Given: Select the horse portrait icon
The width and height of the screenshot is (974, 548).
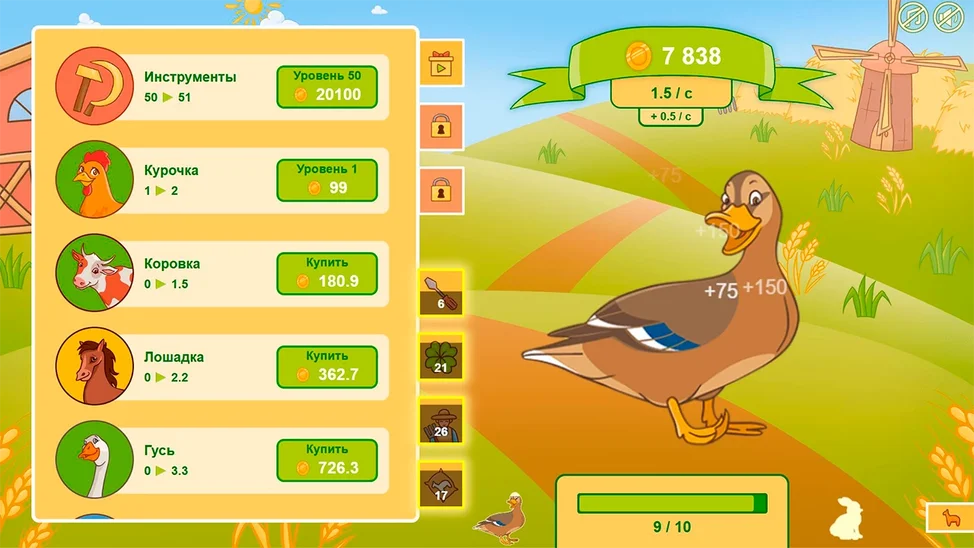Looking at the screenshot, I should click(x=94, y=366).
